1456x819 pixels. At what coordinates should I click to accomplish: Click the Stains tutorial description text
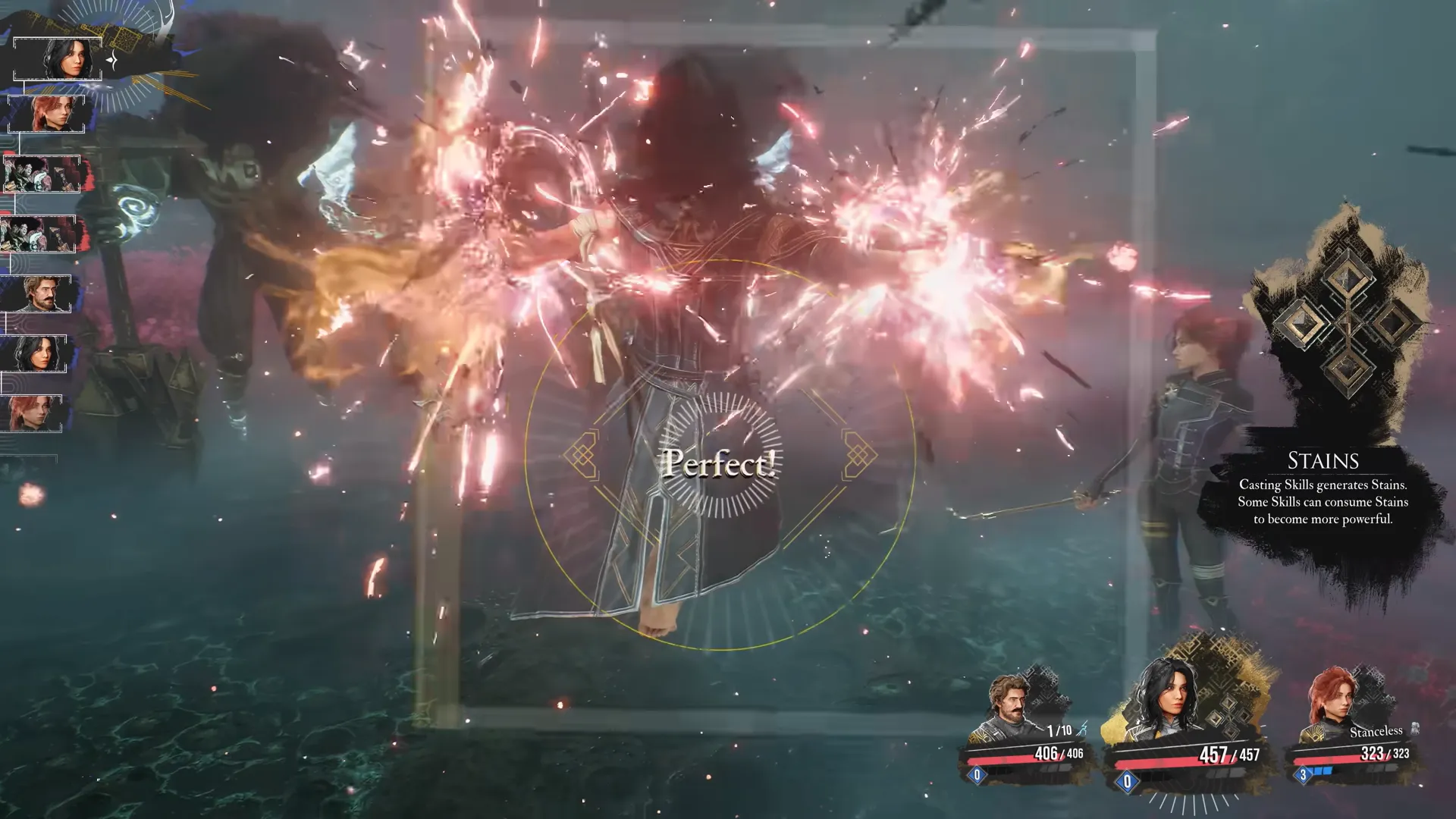click(1323, 501)
